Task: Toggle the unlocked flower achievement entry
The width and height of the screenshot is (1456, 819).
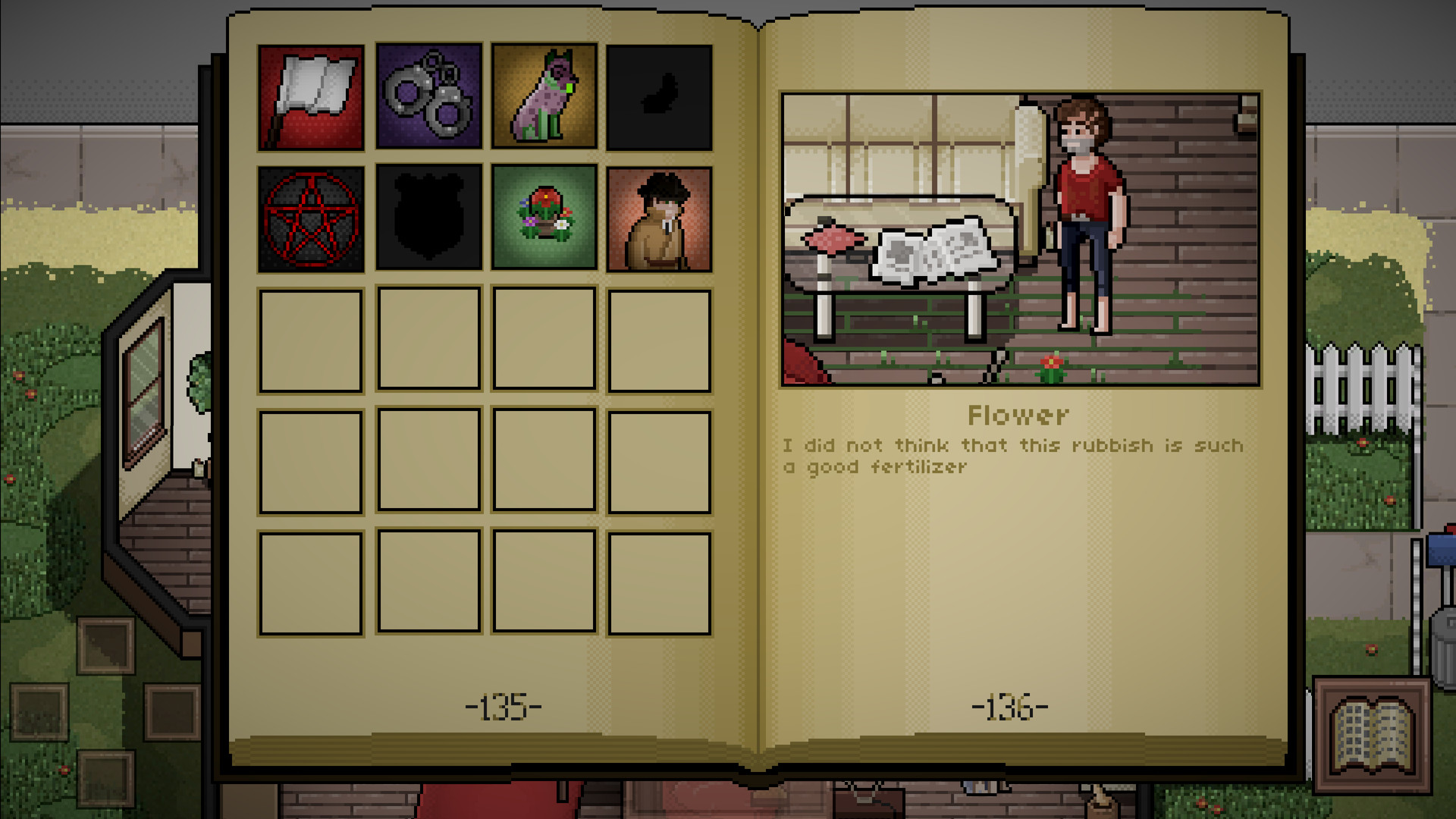Action: tap(544, 220)
